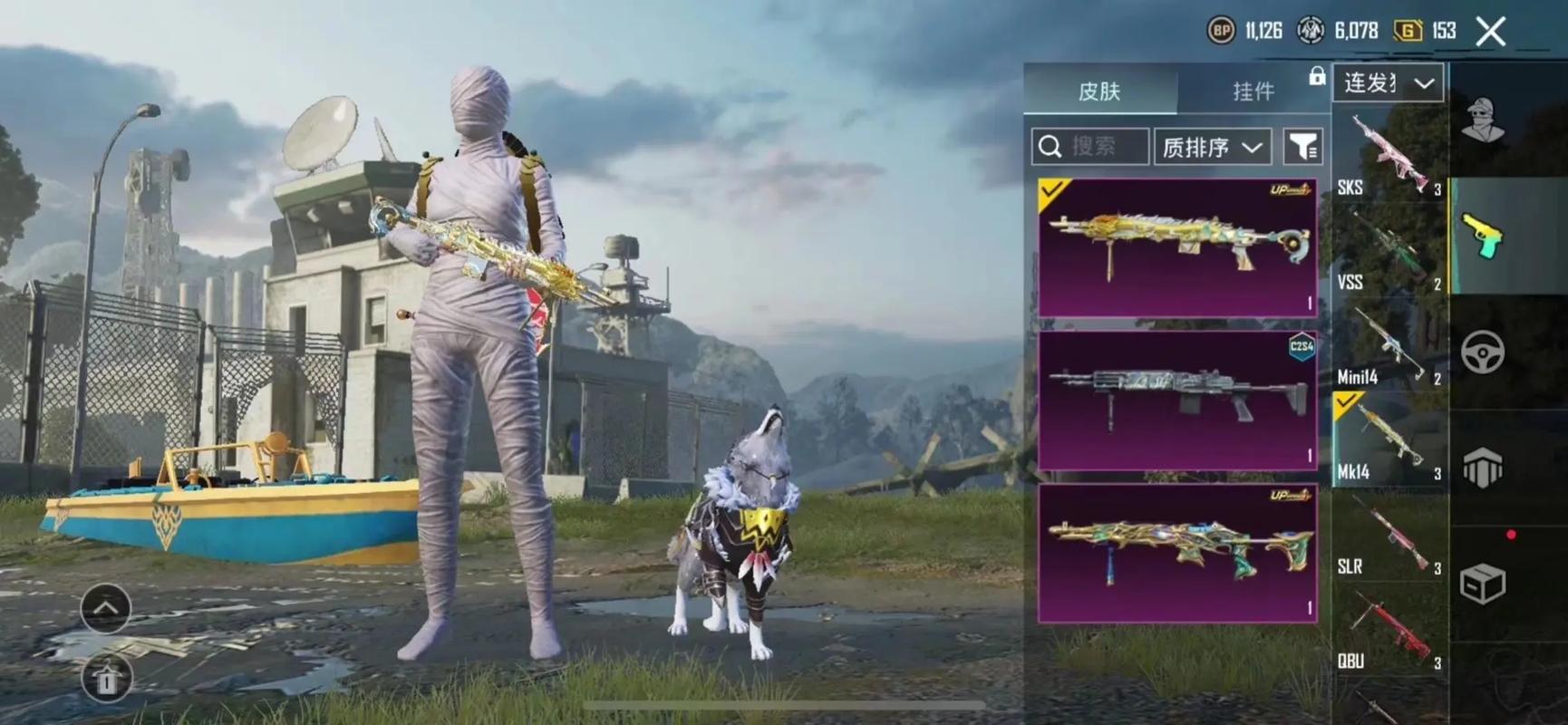
Task: Open the 连发狙 weapon category dropdown
Action: point(1389,82)
